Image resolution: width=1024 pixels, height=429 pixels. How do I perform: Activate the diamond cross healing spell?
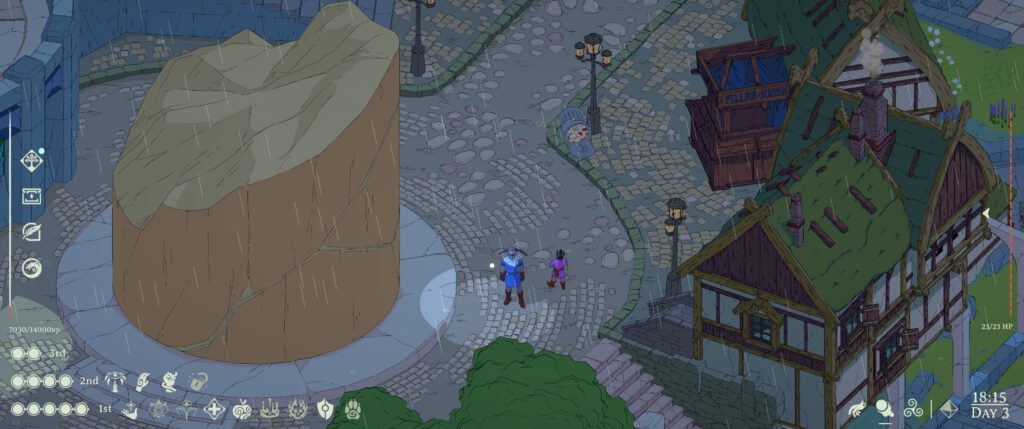tap(214, 409)
